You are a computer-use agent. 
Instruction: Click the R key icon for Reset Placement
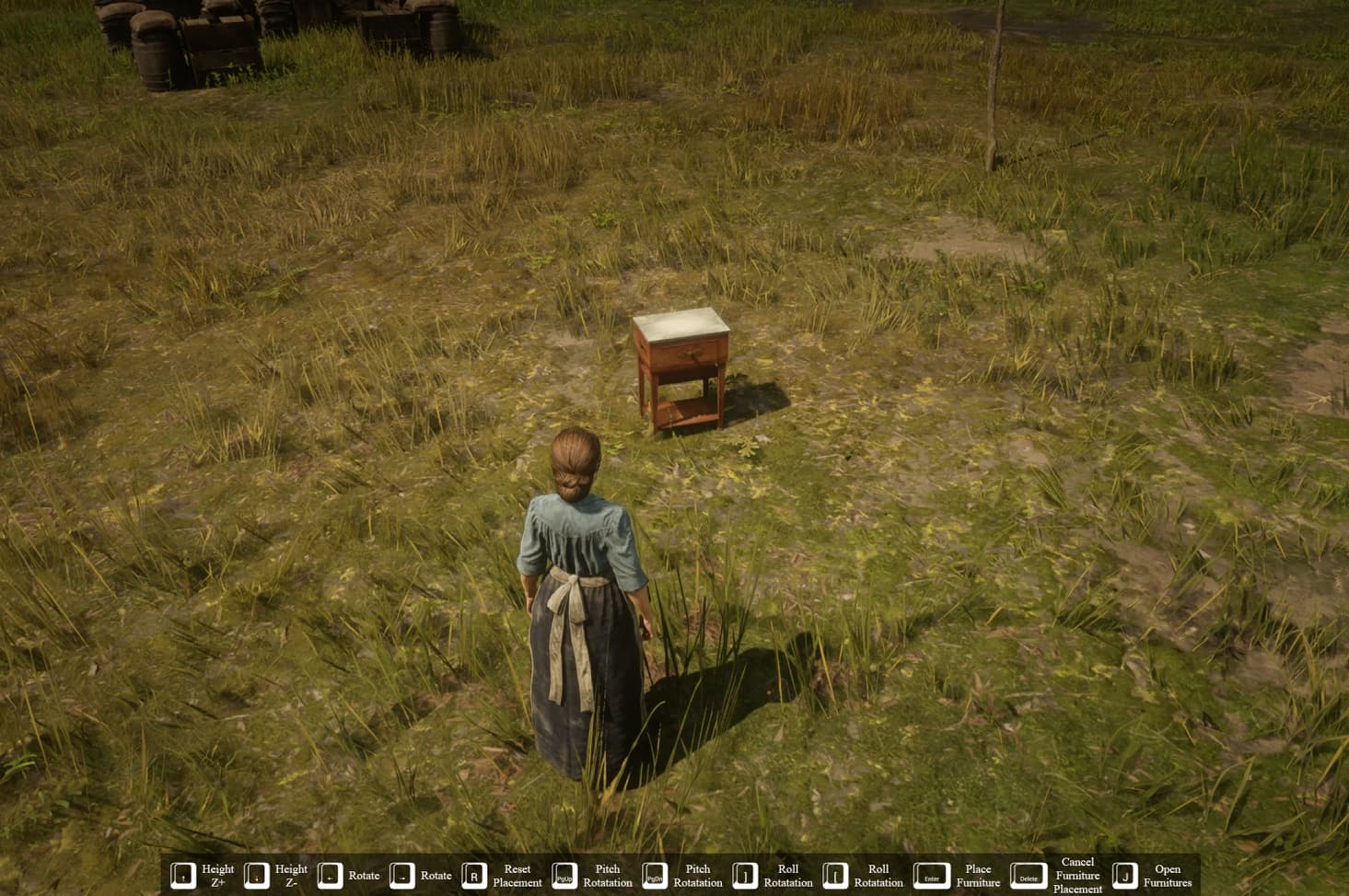[475, 876]
